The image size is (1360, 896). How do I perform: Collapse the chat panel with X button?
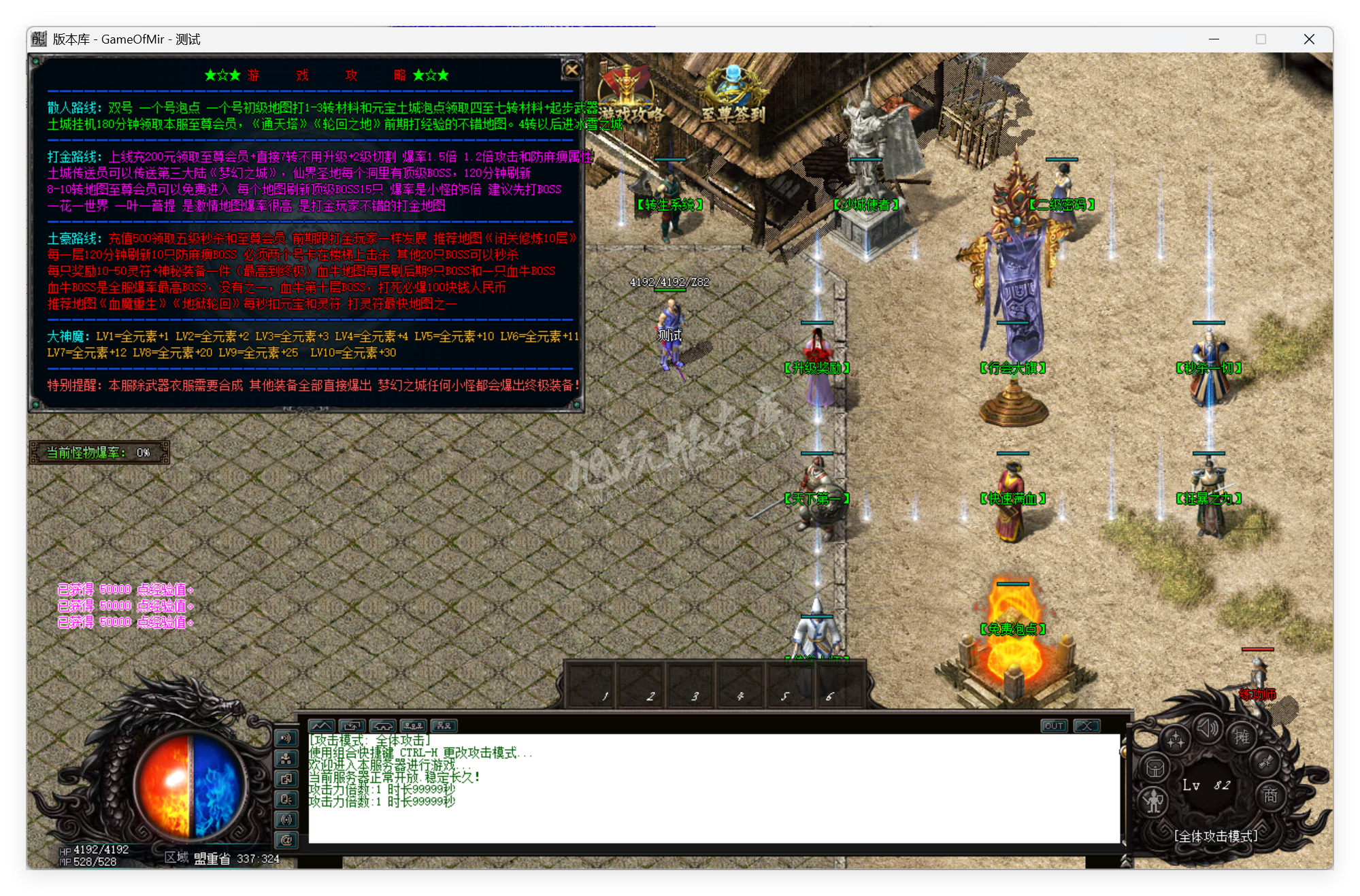point(1087,726)
